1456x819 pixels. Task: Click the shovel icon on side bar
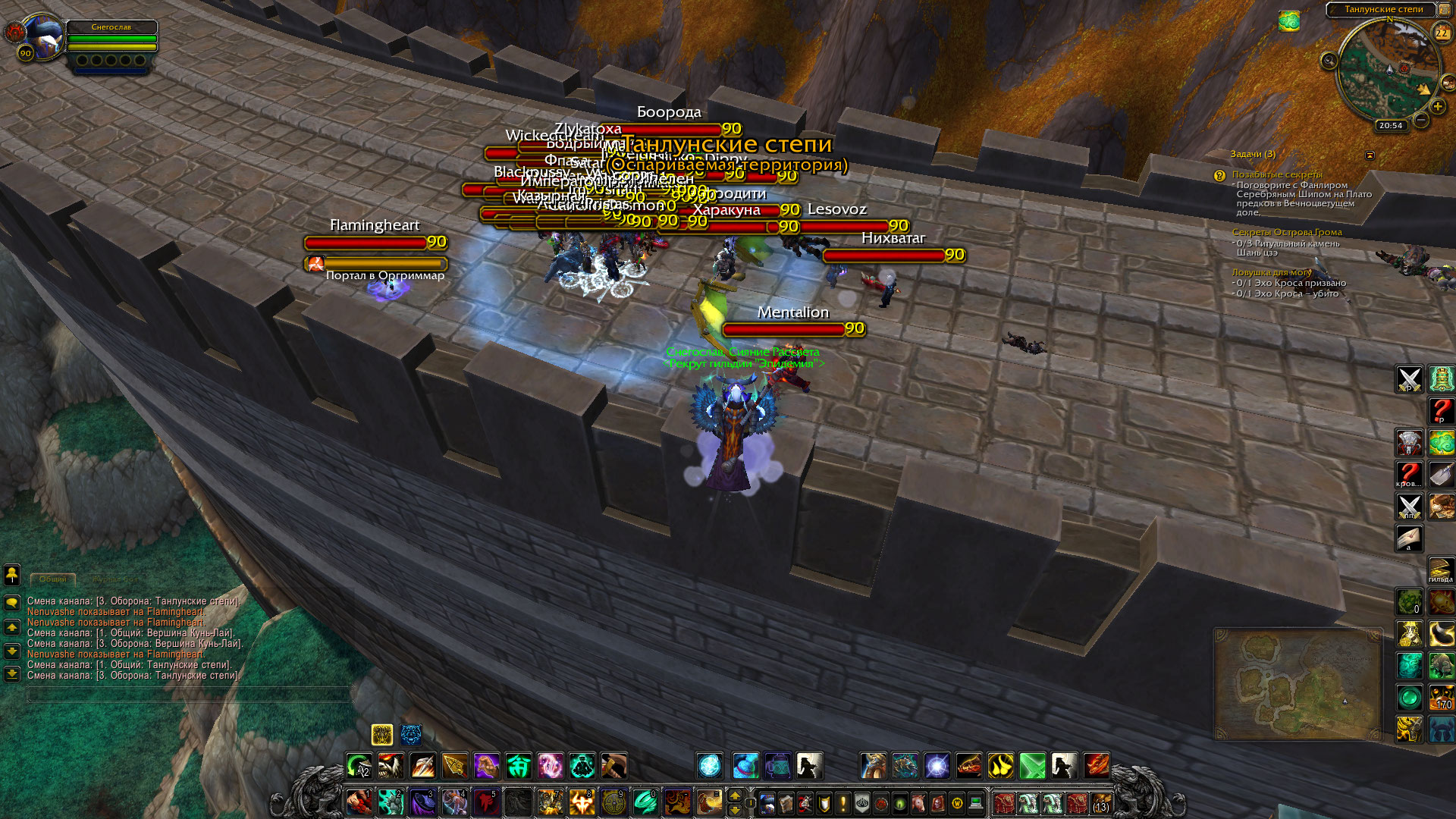1441,475
